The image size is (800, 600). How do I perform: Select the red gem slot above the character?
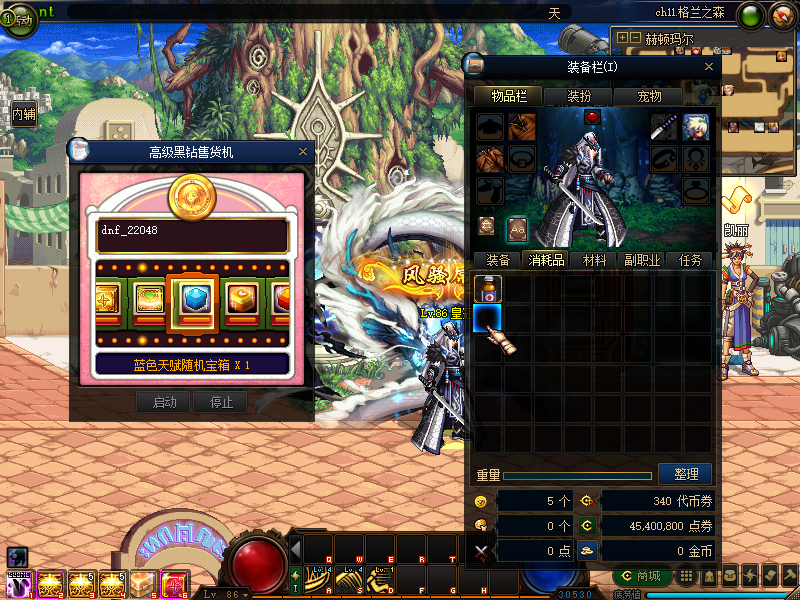click(591, 117)
